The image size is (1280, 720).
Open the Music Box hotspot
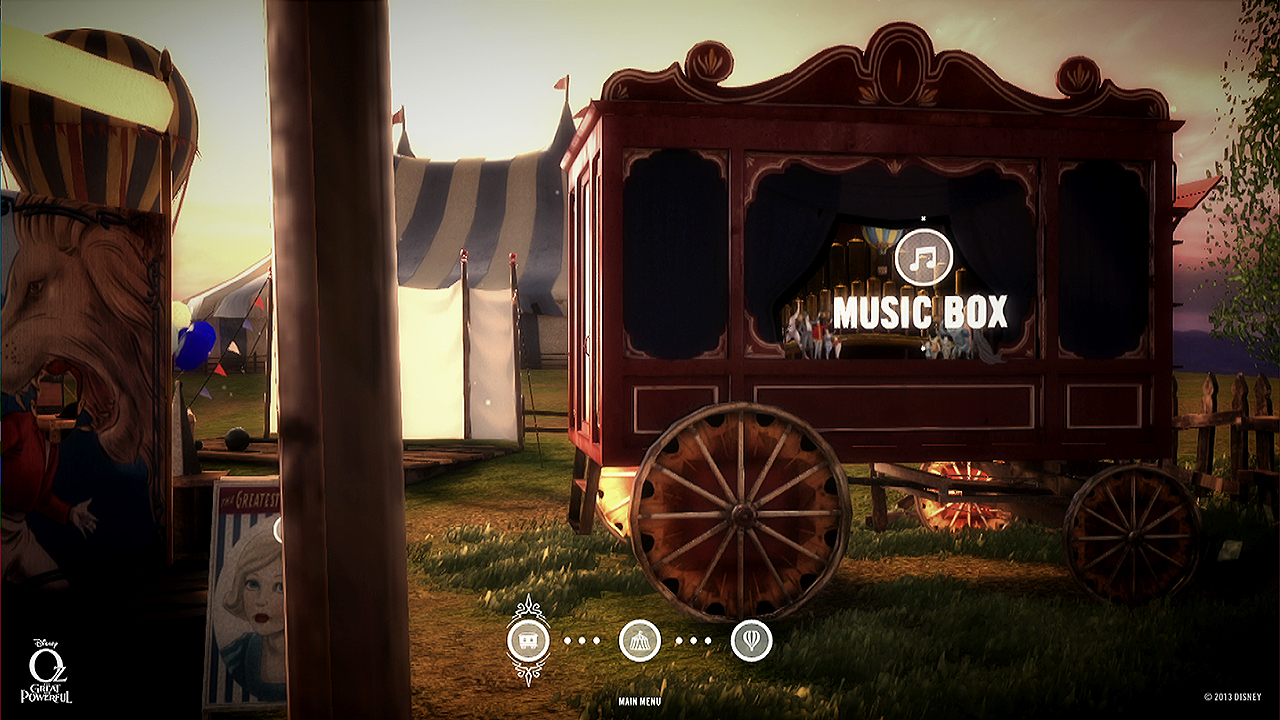tap(920, 313)
